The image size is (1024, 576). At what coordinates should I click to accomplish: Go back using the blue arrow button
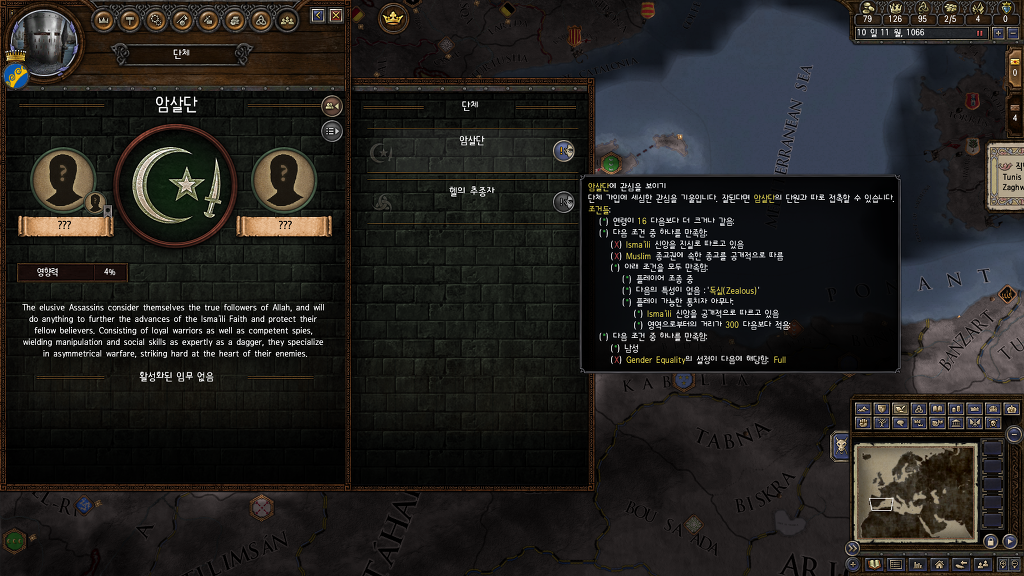(318, 16)
